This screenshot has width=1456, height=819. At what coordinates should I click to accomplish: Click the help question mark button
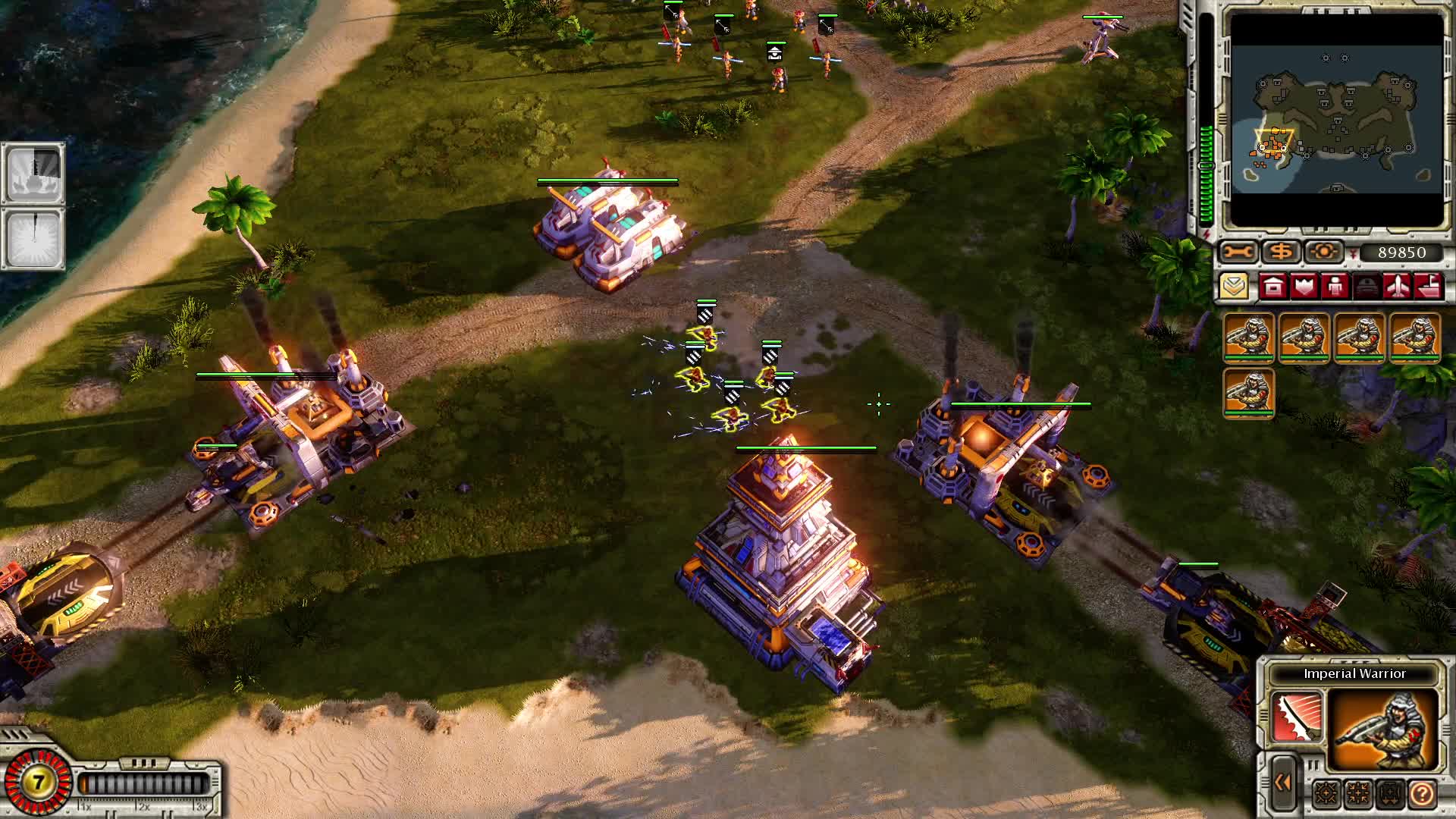coord(1422,793)
